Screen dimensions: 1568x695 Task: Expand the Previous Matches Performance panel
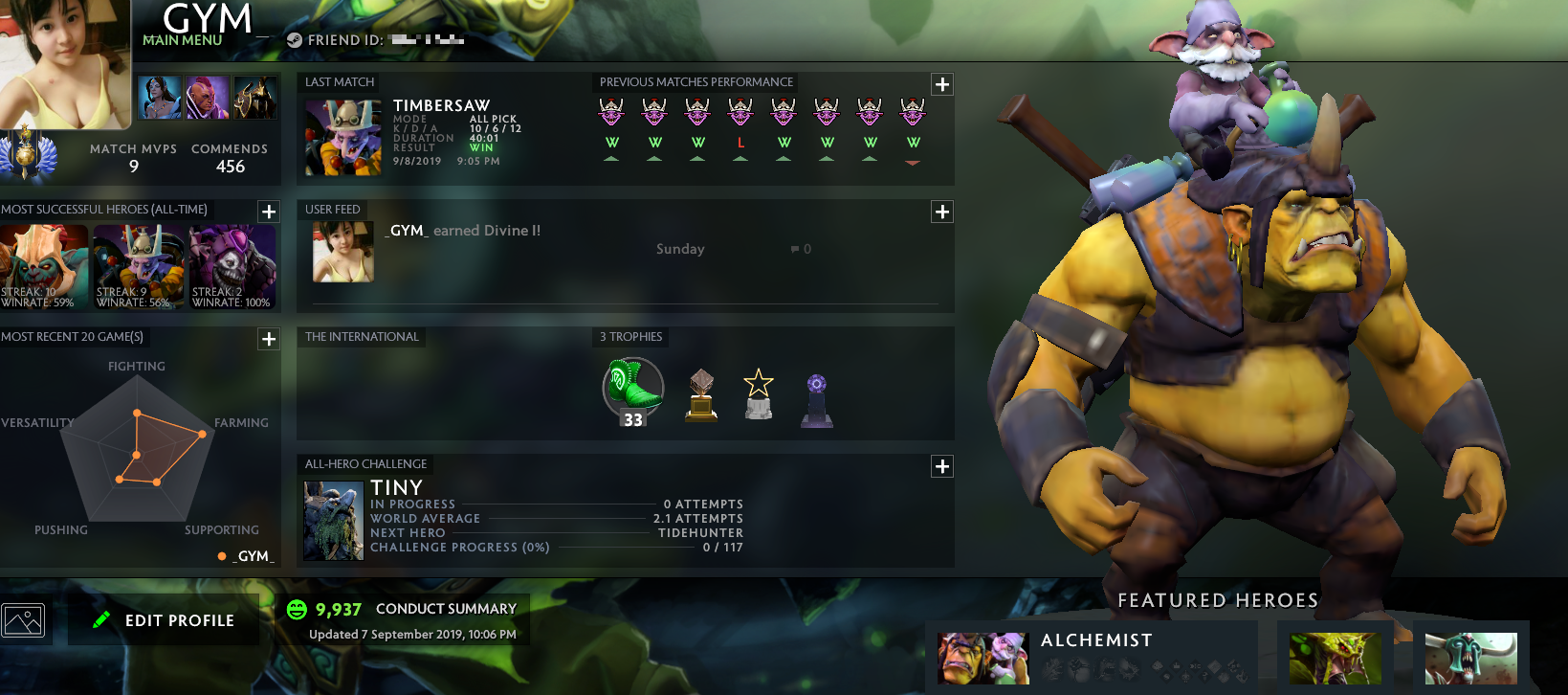[941, 83]
